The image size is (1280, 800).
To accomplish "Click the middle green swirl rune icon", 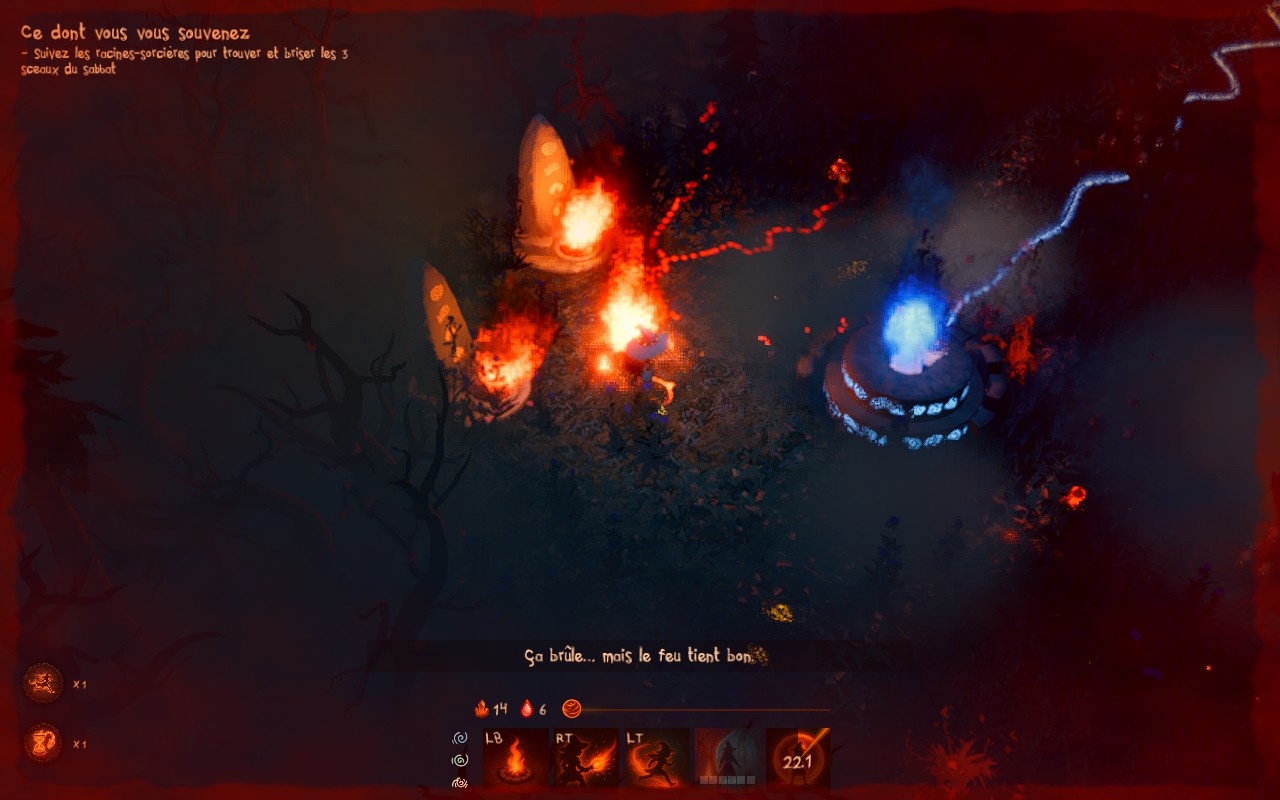I will point(460,760).
